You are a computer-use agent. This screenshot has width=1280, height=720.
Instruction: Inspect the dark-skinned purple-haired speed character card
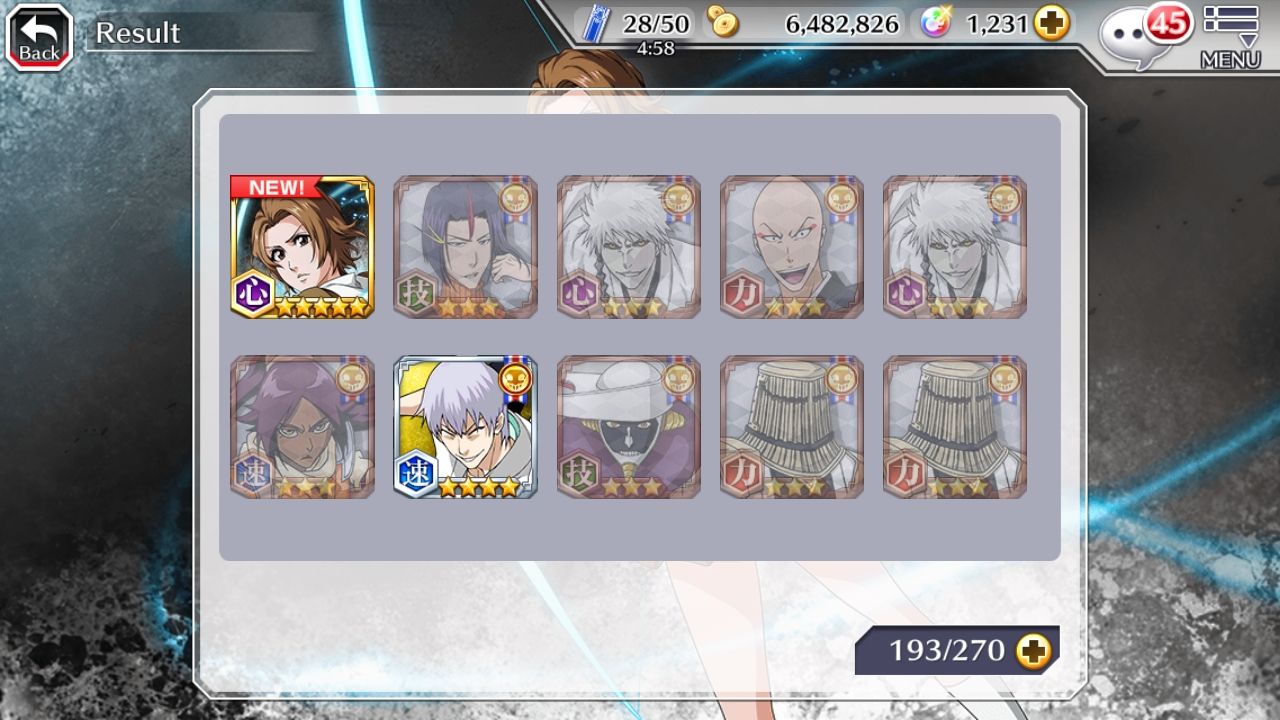point(302,427)
